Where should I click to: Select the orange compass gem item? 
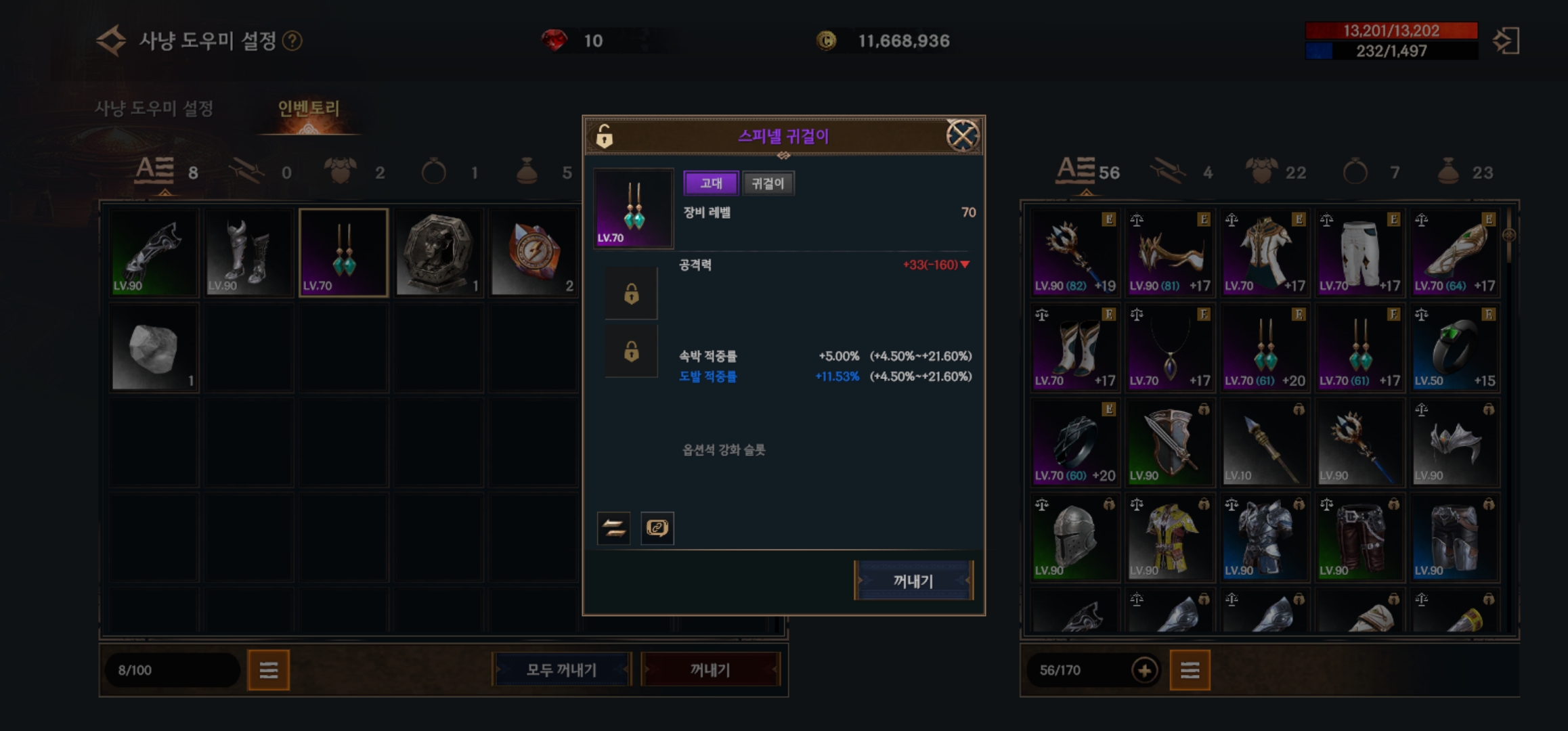click(533, 252)
